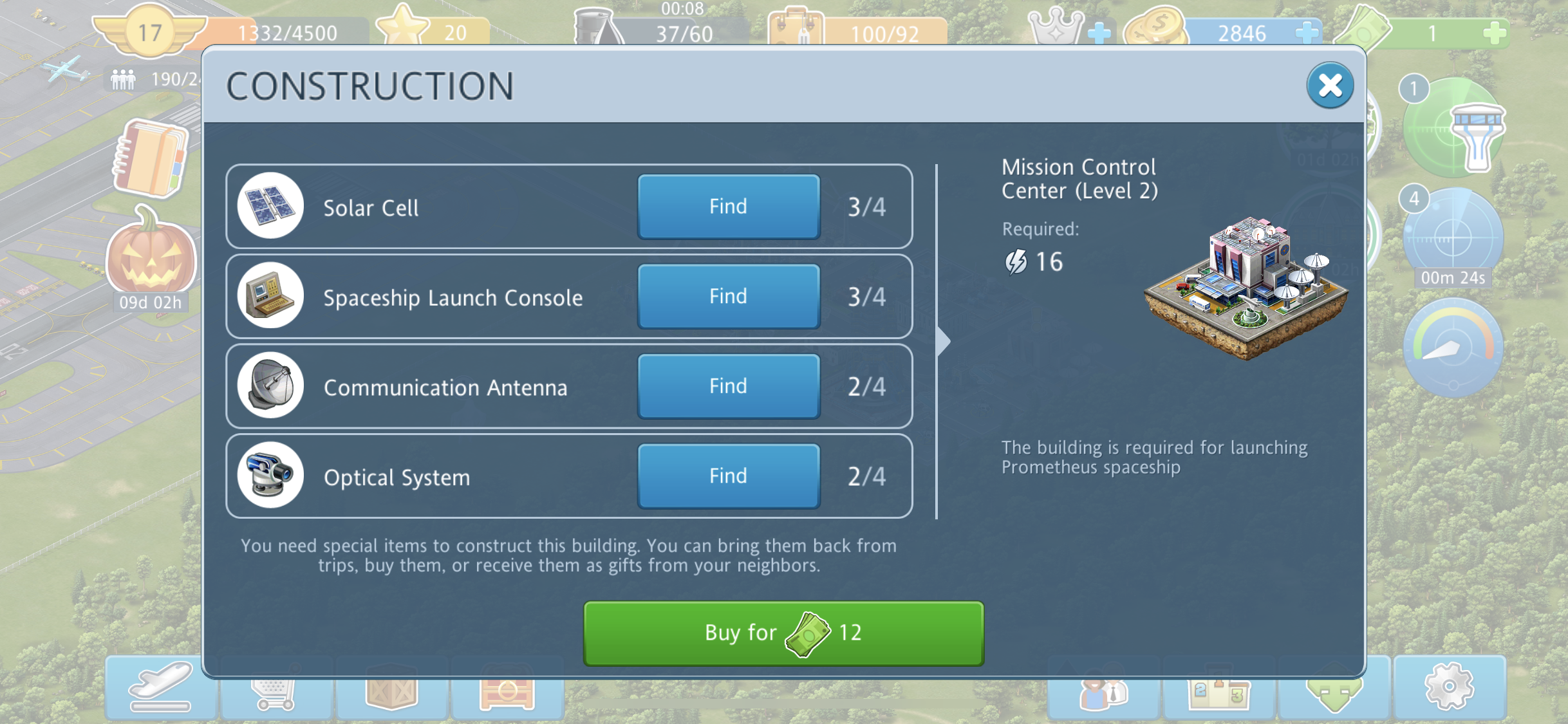This screenshot has width=1568, height=724.
Task: Find the Communication Antenna item
Action: [728, 386]
